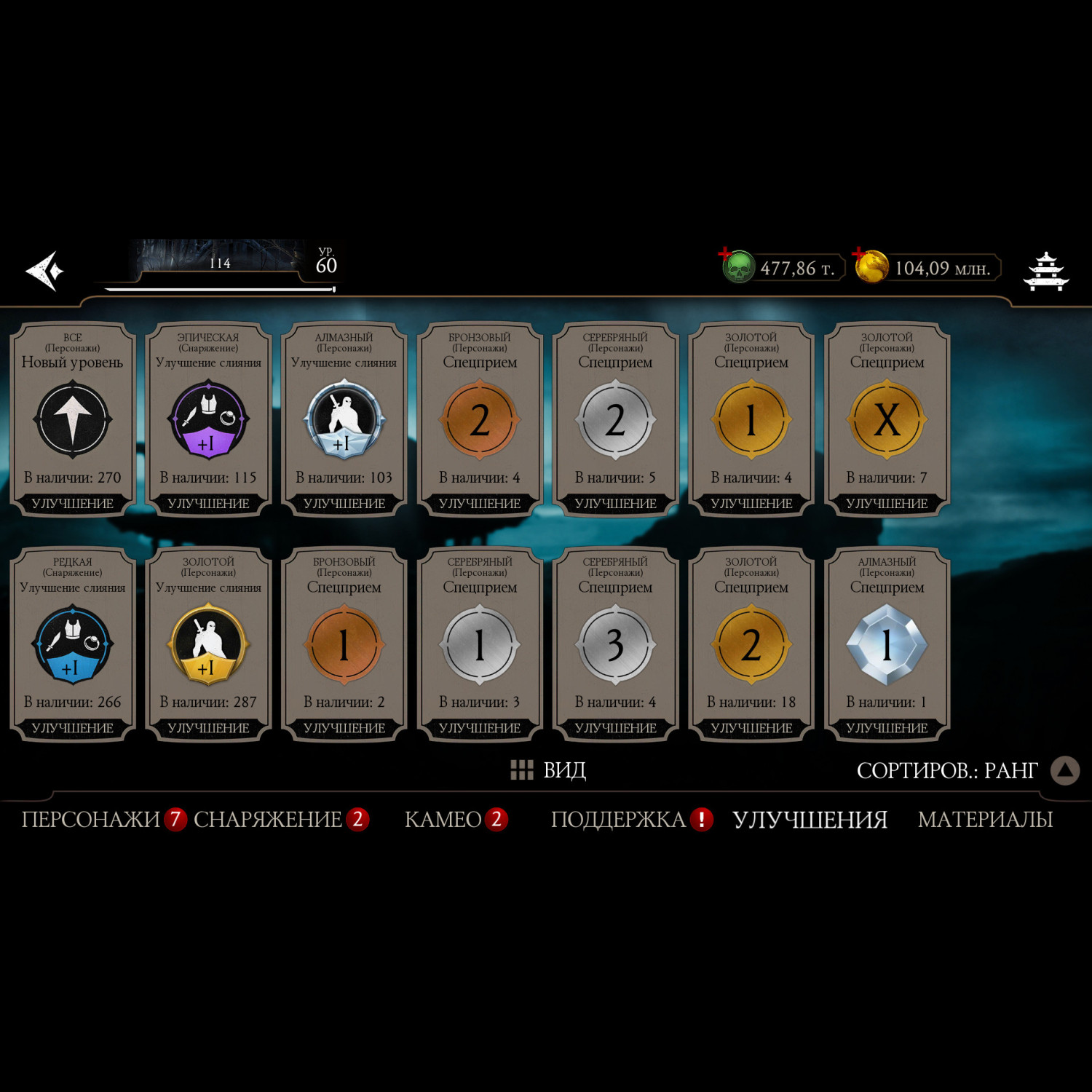This screenshot has height=1092, width=1092.
Task: Switch to the ПЕРСОНАЖИ tab
Action: pyautogui.click(x=90, y=820)
